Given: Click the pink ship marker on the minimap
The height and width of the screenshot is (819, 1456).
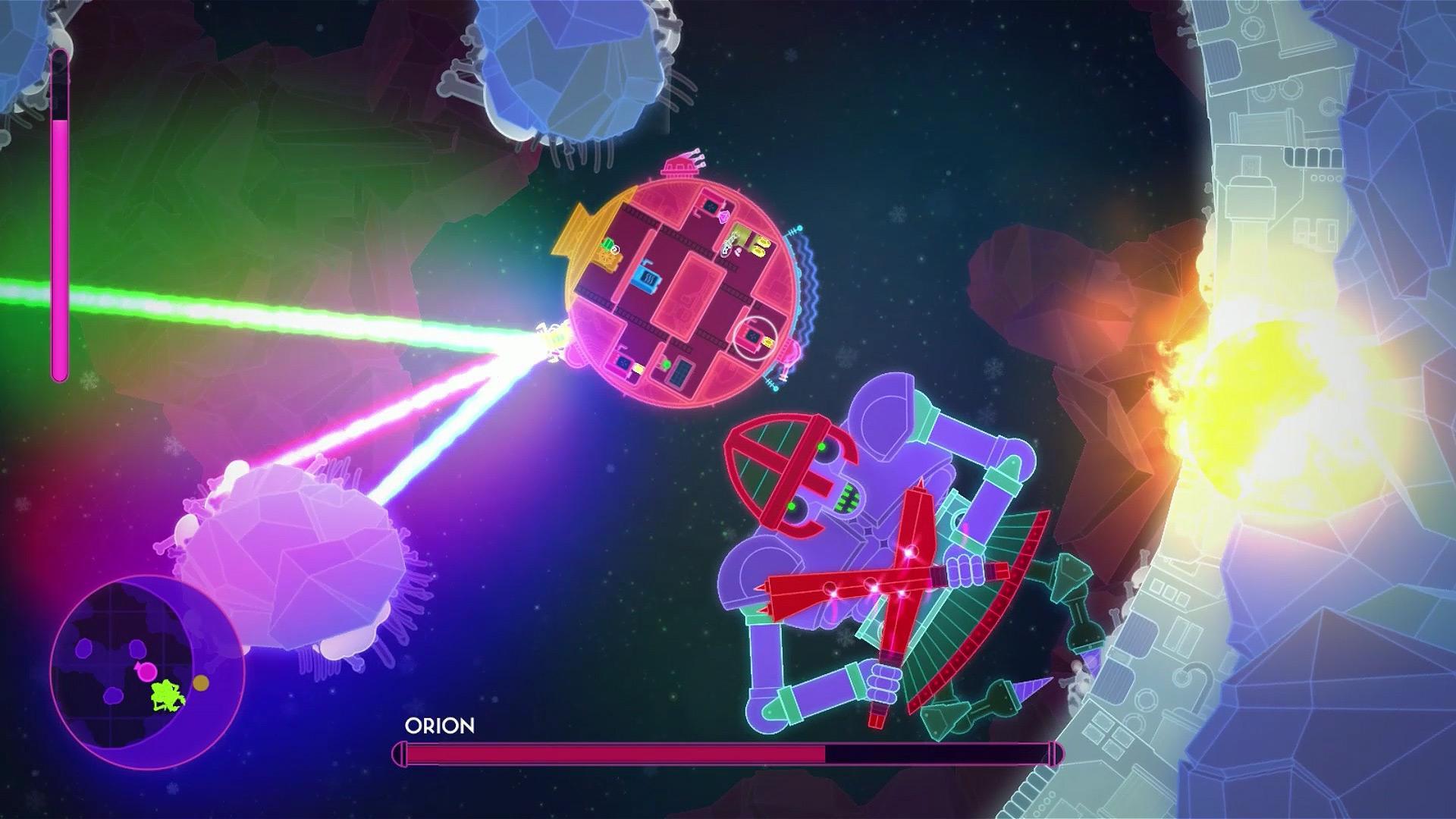Looking at the screenshot, I should pos(147,671).
